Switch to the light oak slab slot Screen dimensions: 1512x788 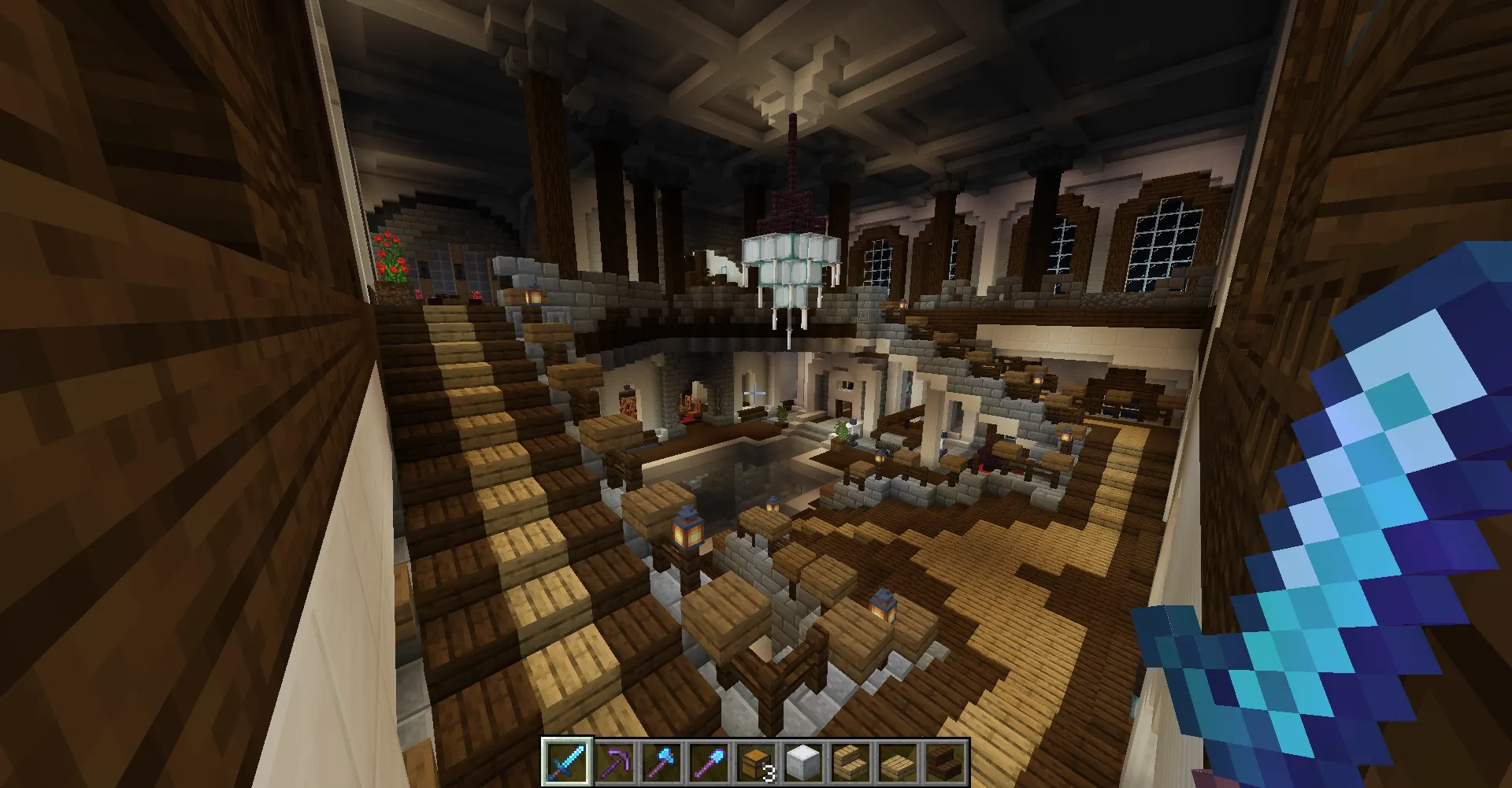[898, 762]
